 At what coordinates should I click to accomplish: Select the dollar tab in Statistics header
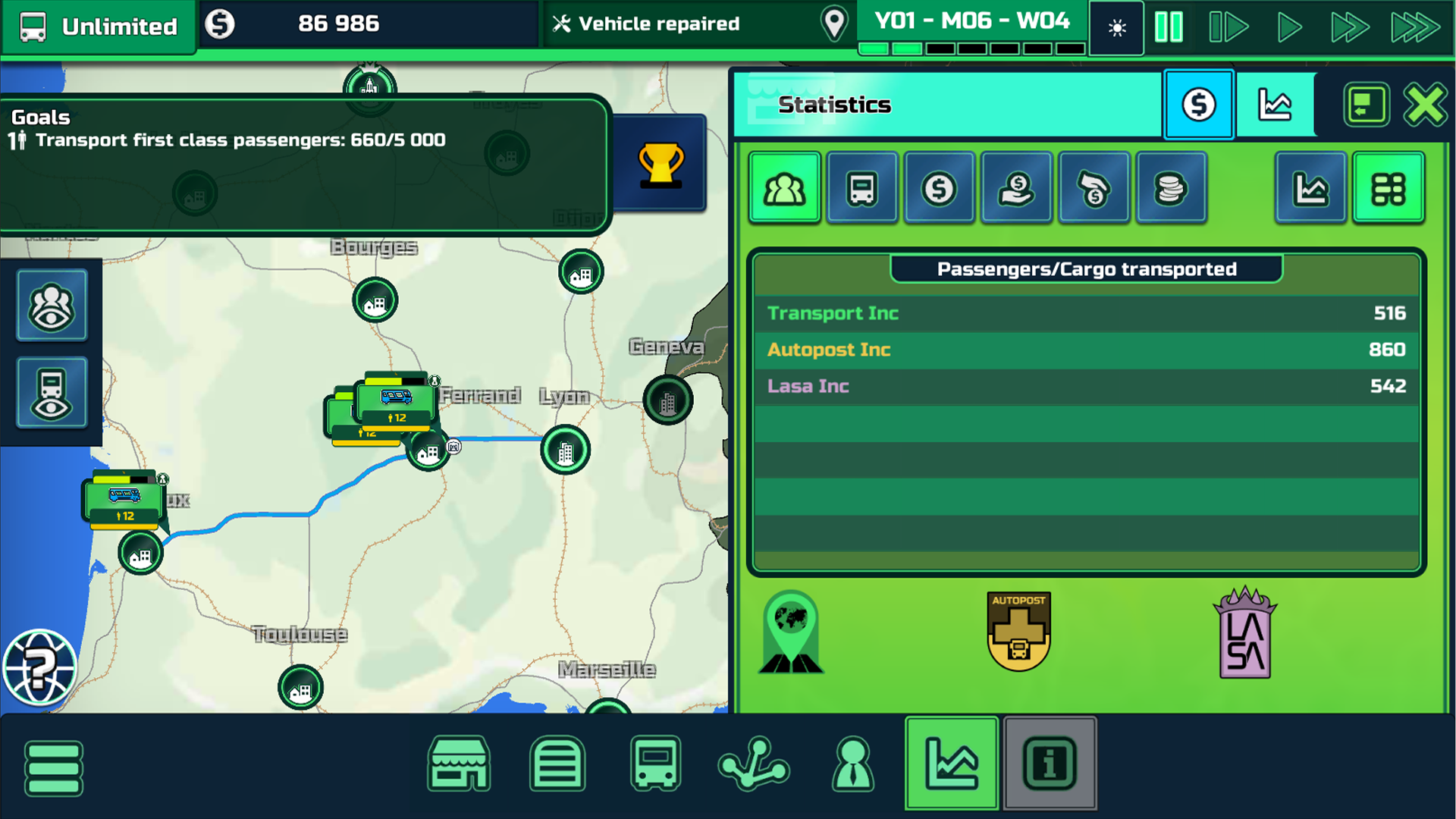pos(1198,104)
